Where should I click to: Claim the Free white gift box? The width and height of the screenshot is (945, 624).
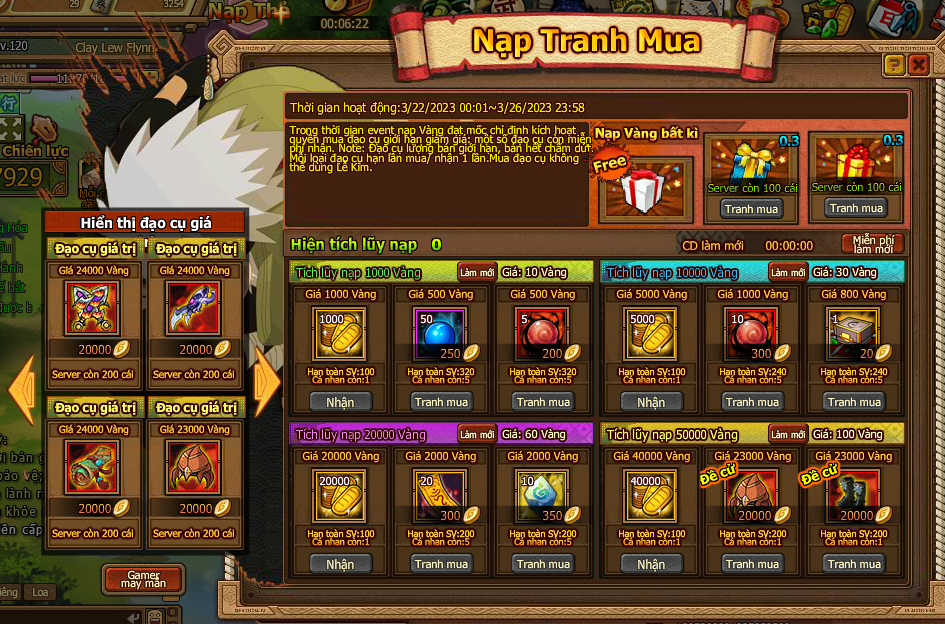pos(645,189)
